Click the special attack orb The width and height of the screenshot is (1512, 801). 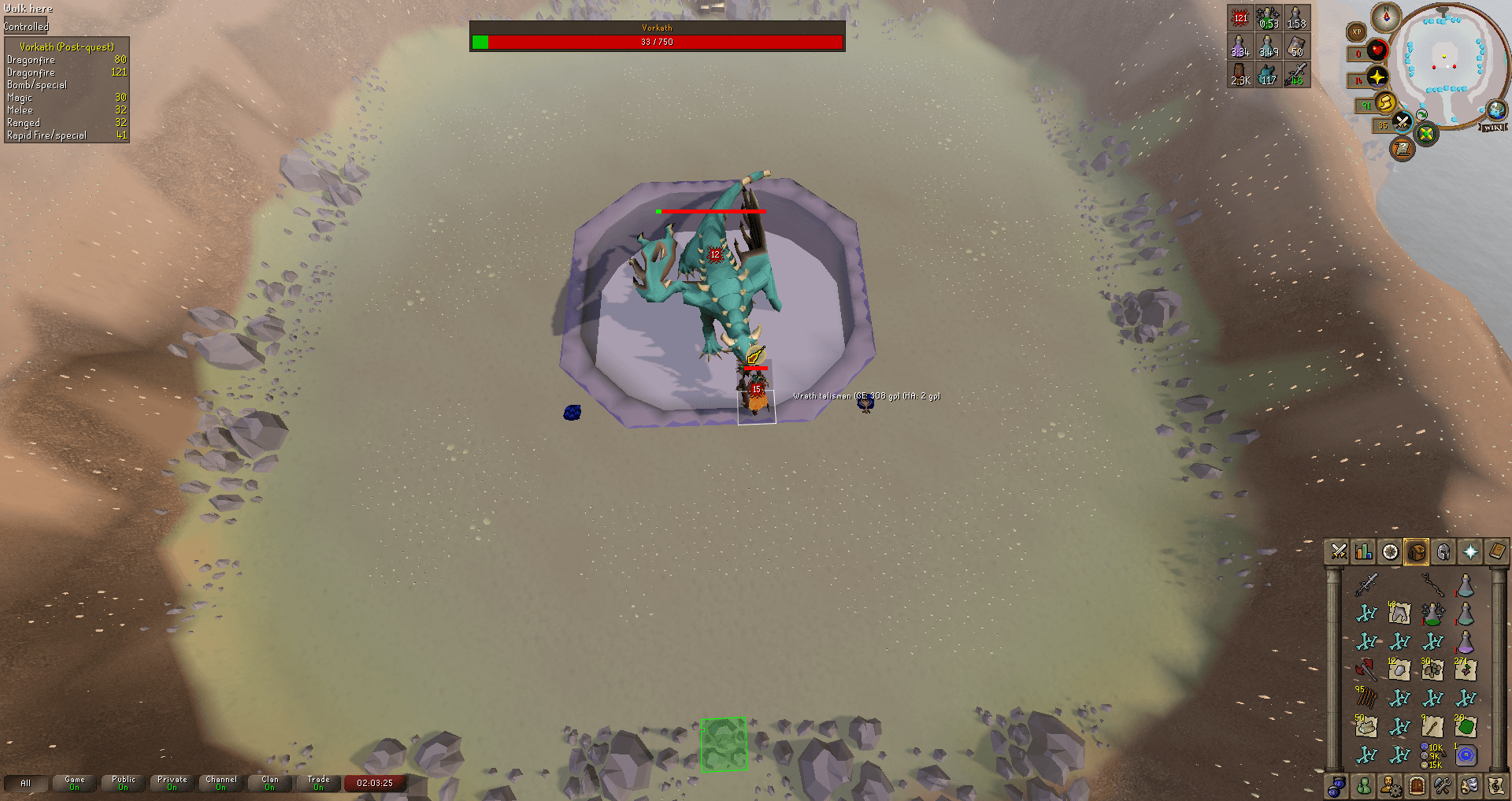coord(1402,124)
